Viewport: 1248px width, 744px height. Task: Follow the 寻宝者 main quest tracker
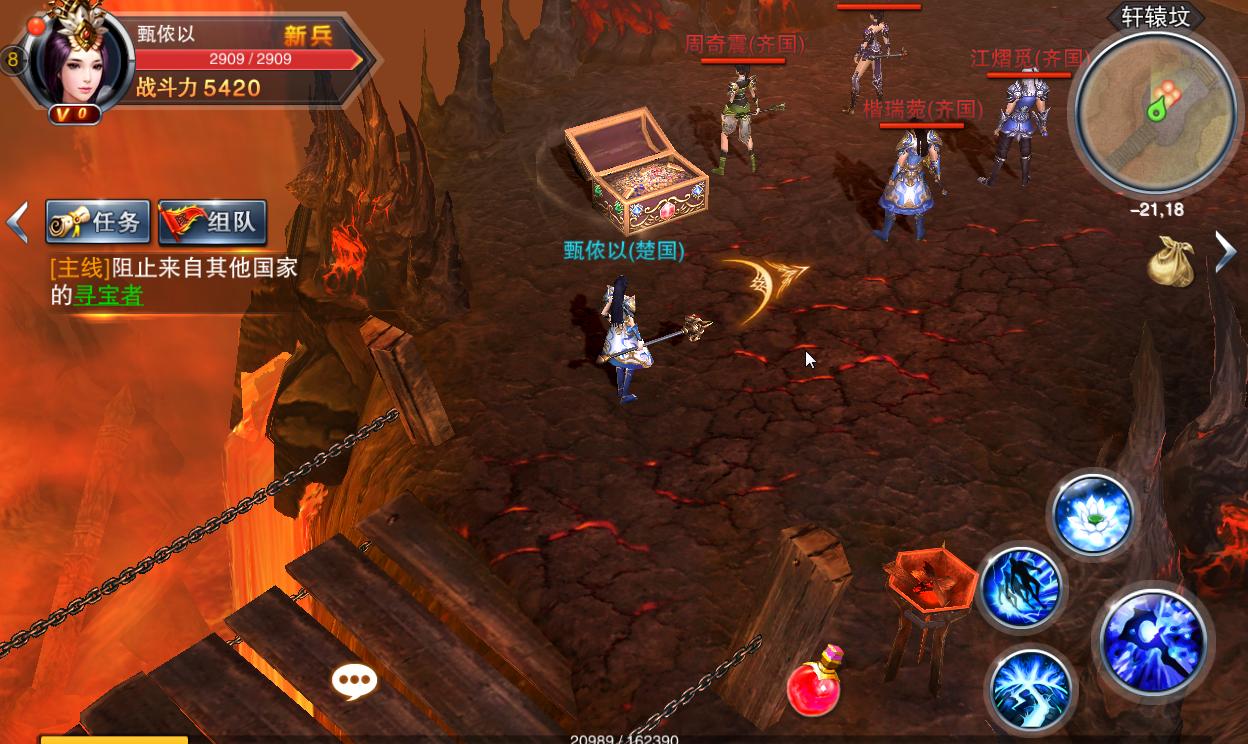(x=108, y=296)
